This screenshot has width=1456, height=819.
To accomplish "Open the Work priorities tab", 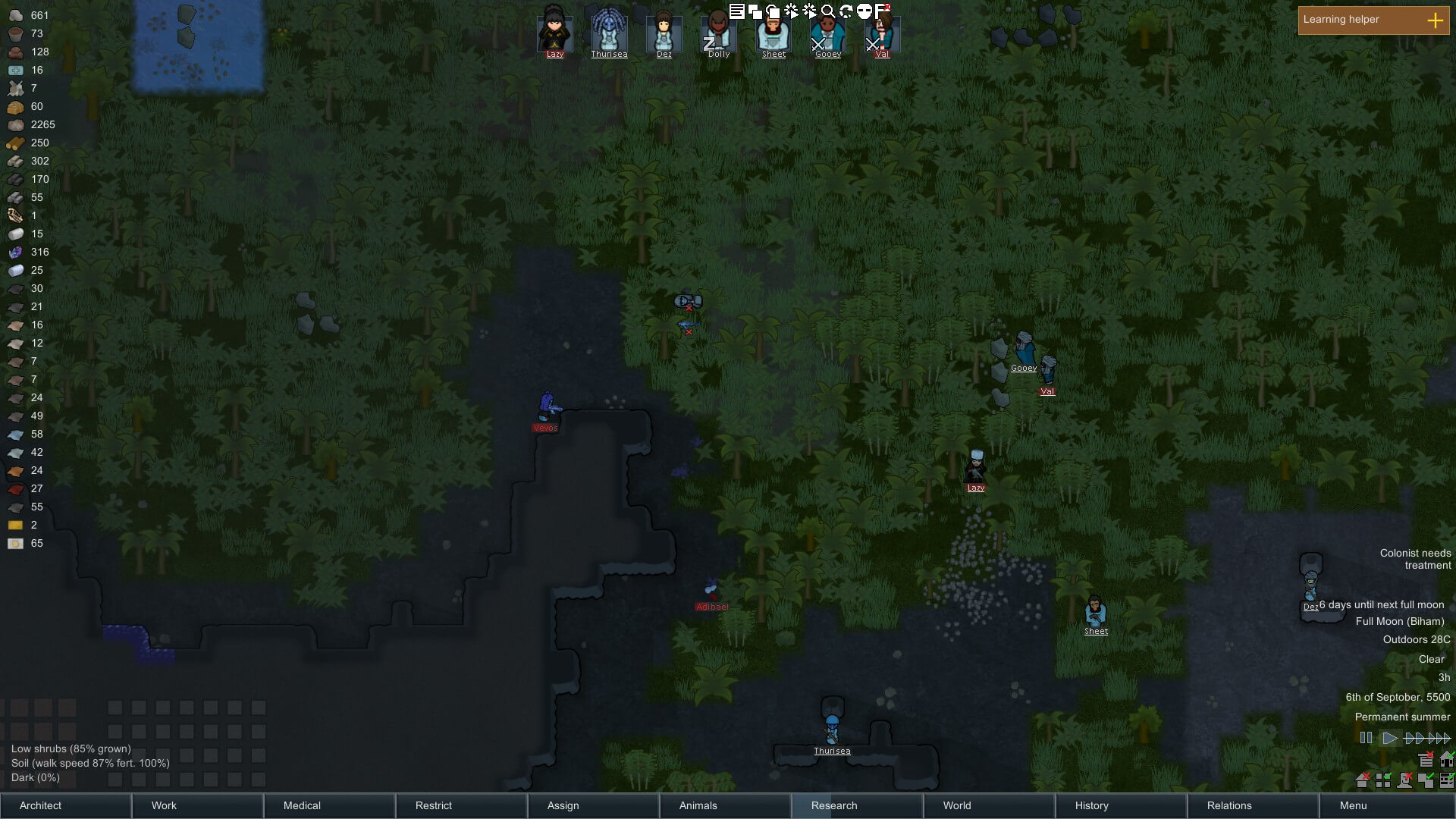I will 198,805.
